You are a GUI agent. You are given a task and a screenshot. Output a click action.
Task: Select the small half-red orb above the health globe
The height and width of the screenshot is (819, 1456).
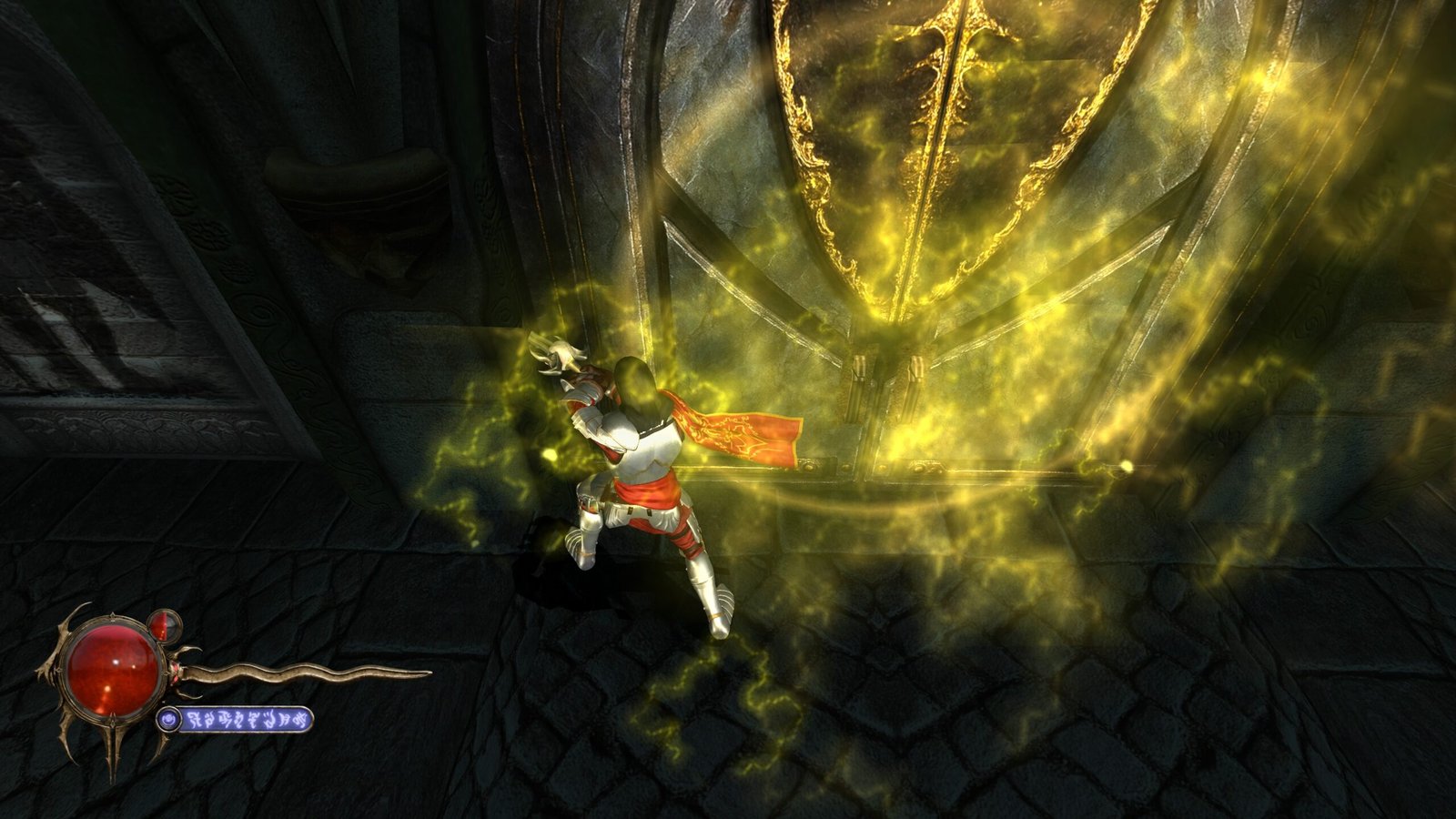163,625
